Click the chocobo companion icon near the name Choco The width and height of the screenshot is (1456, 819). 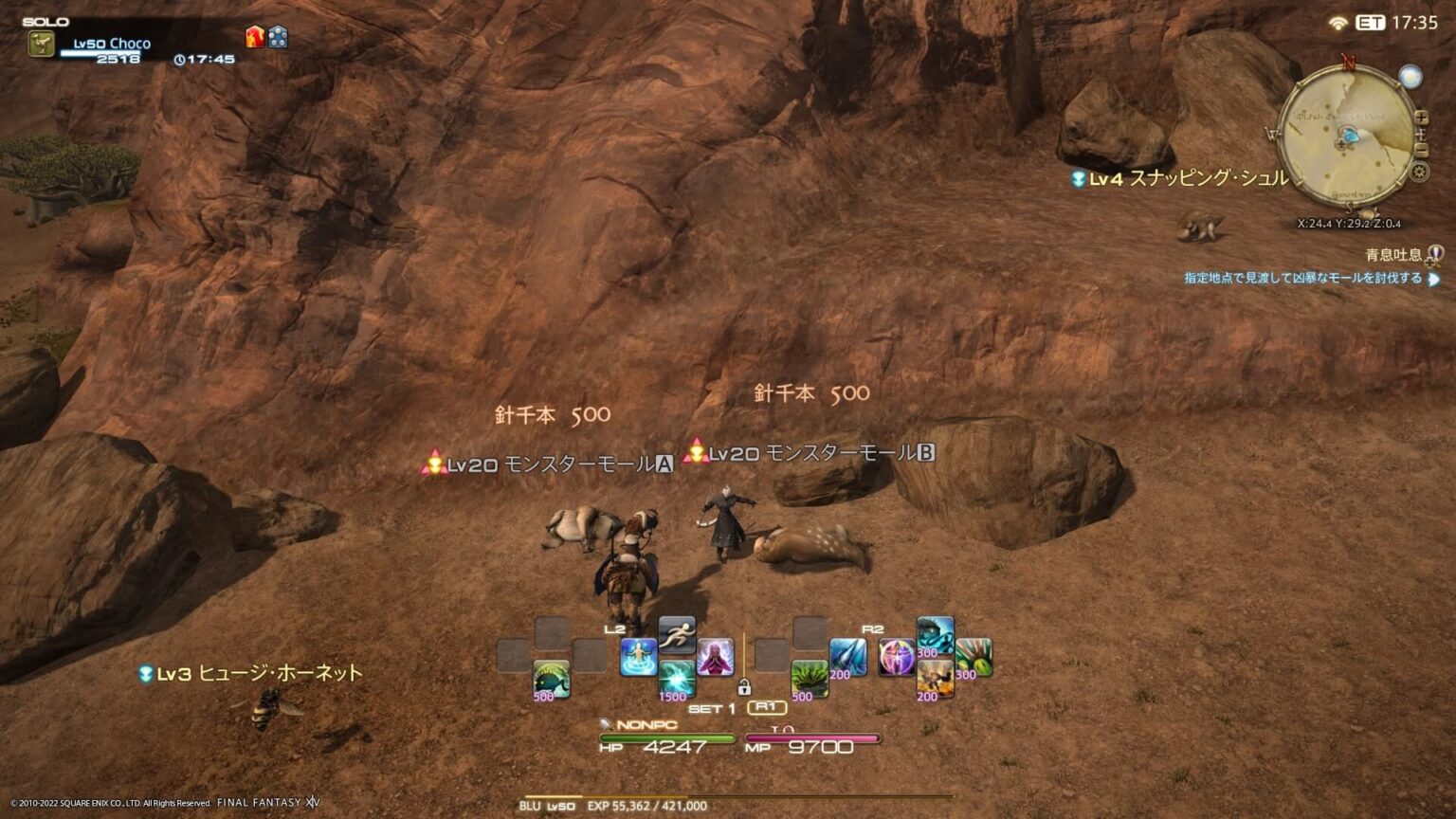tap(41, 43)
